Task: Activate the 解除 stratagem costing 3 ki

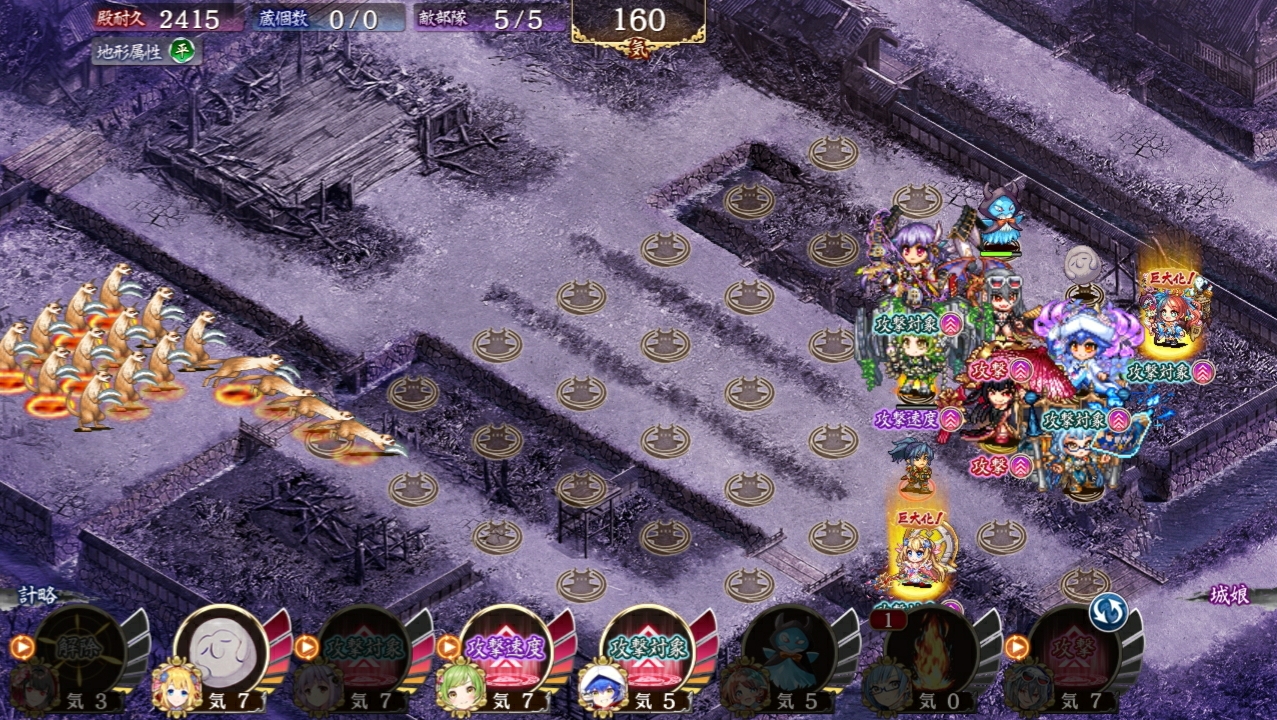Action: click(79, 650)
